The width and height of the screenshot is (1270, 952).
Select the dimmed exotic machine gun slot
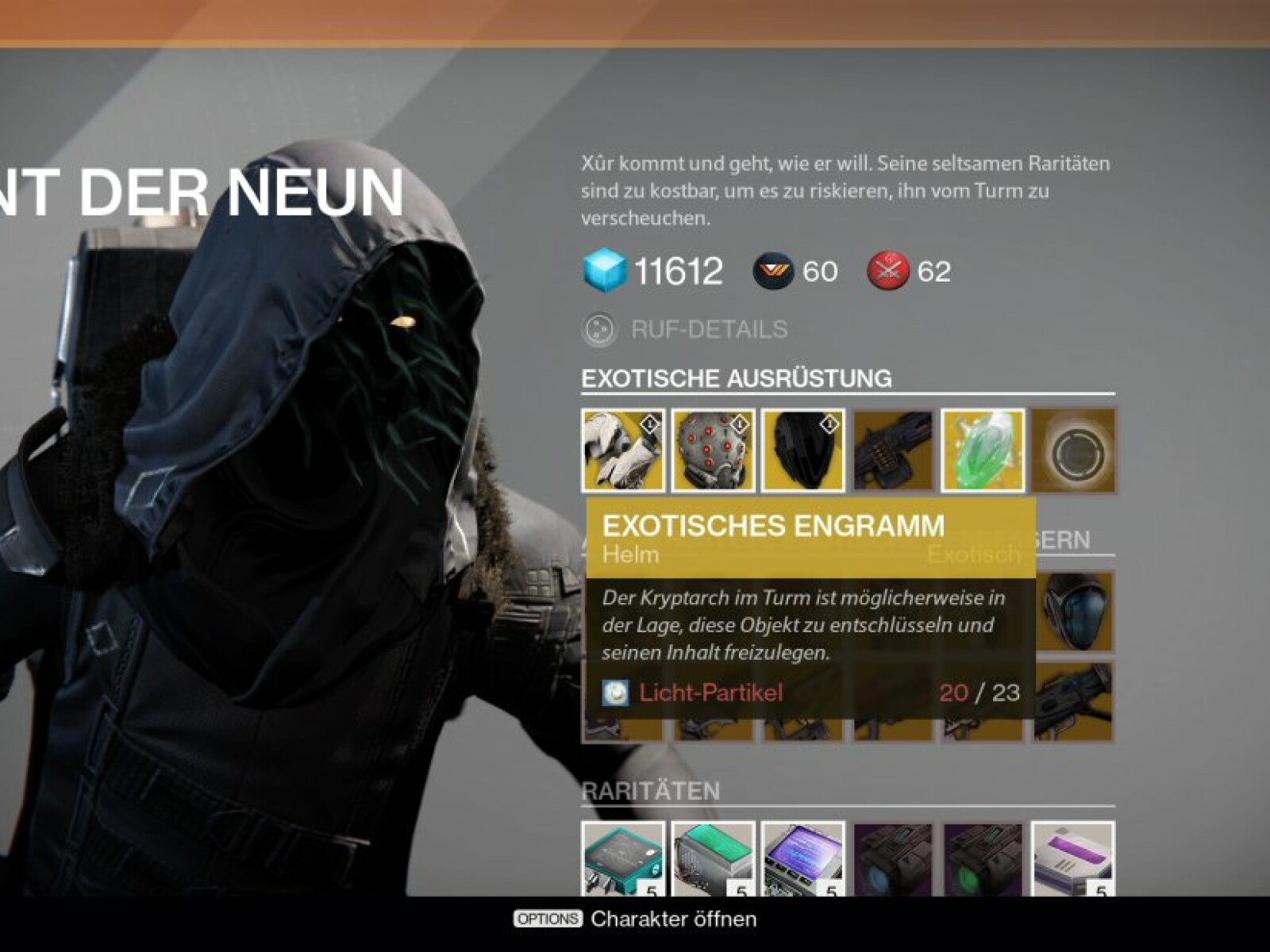pyautogui.click(x=893, y=450)
